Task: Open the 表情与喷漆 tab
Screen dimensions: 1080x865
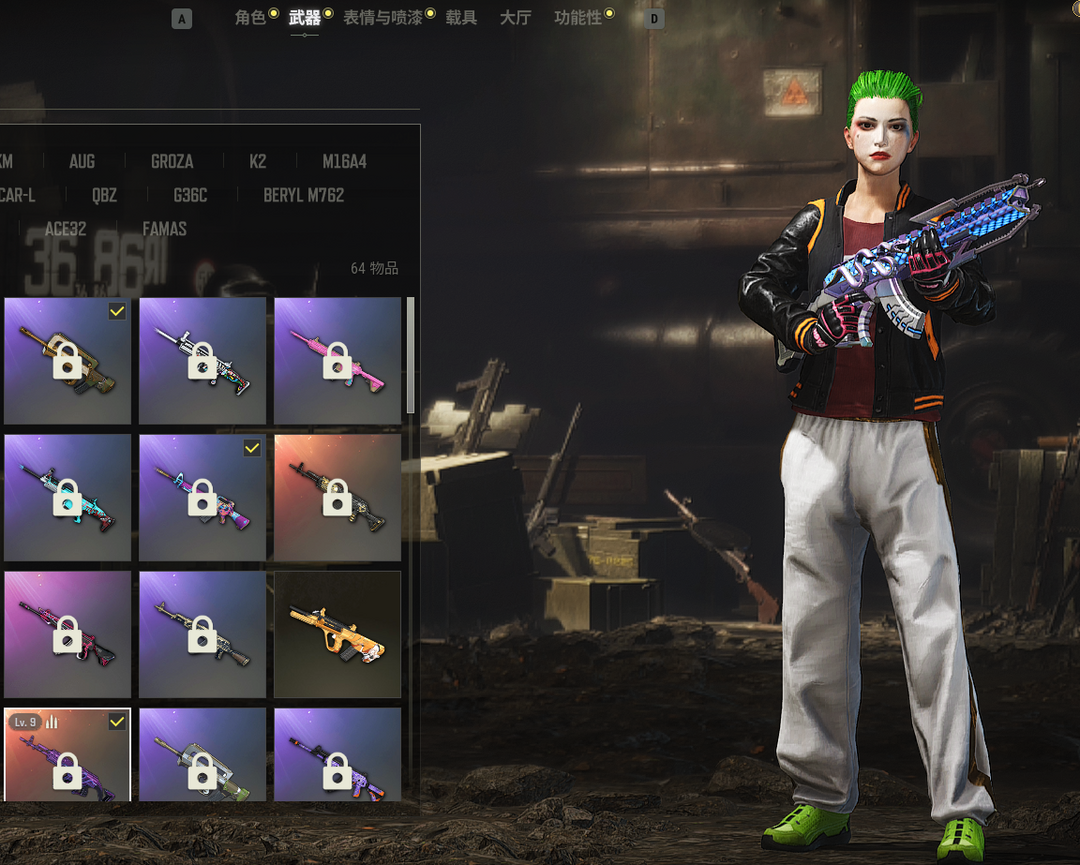Action: click(382, 18)
